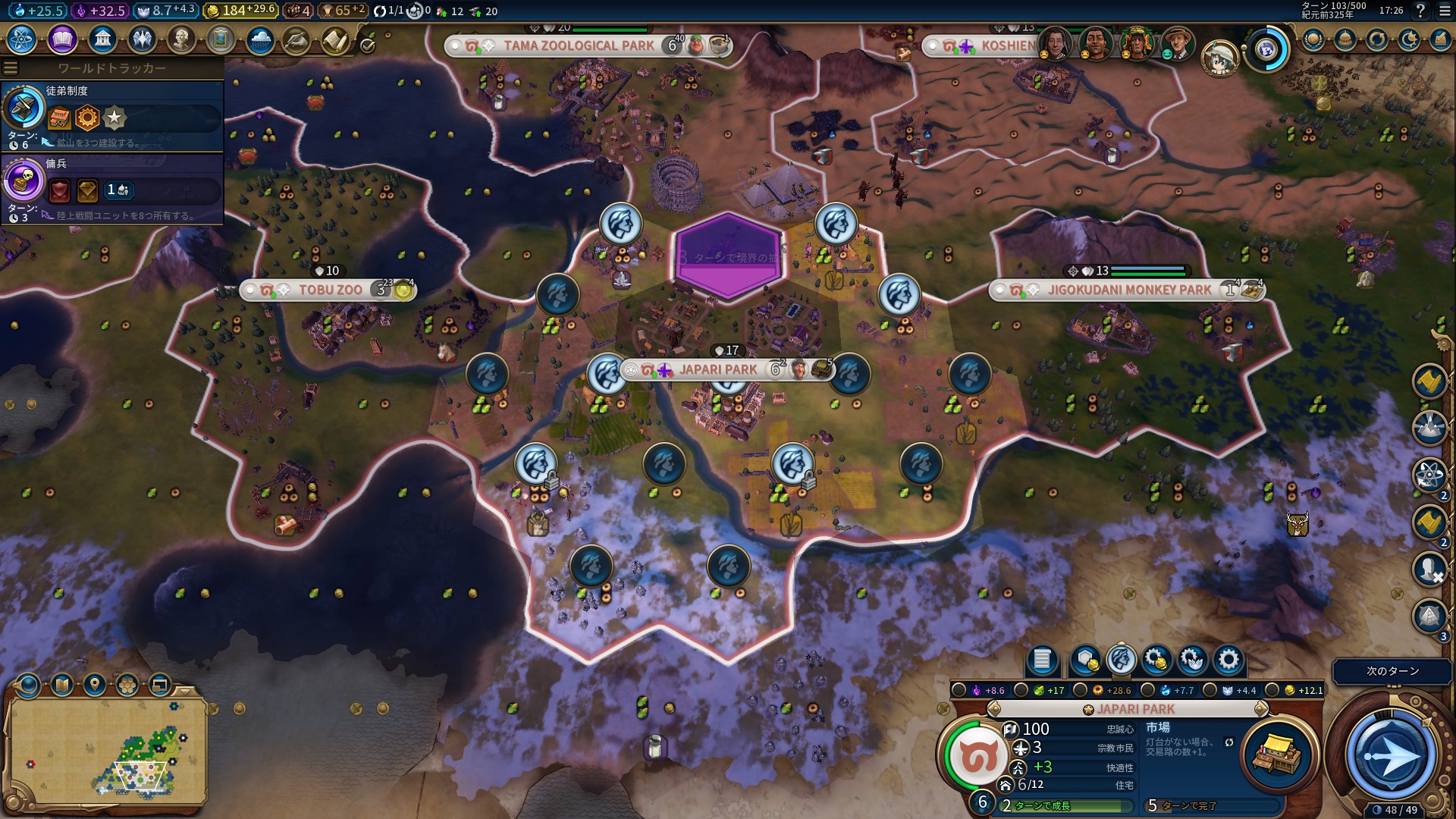Open the game menu hamburger button
This screenshot has width=1456, height=819.
[1444, 11]
